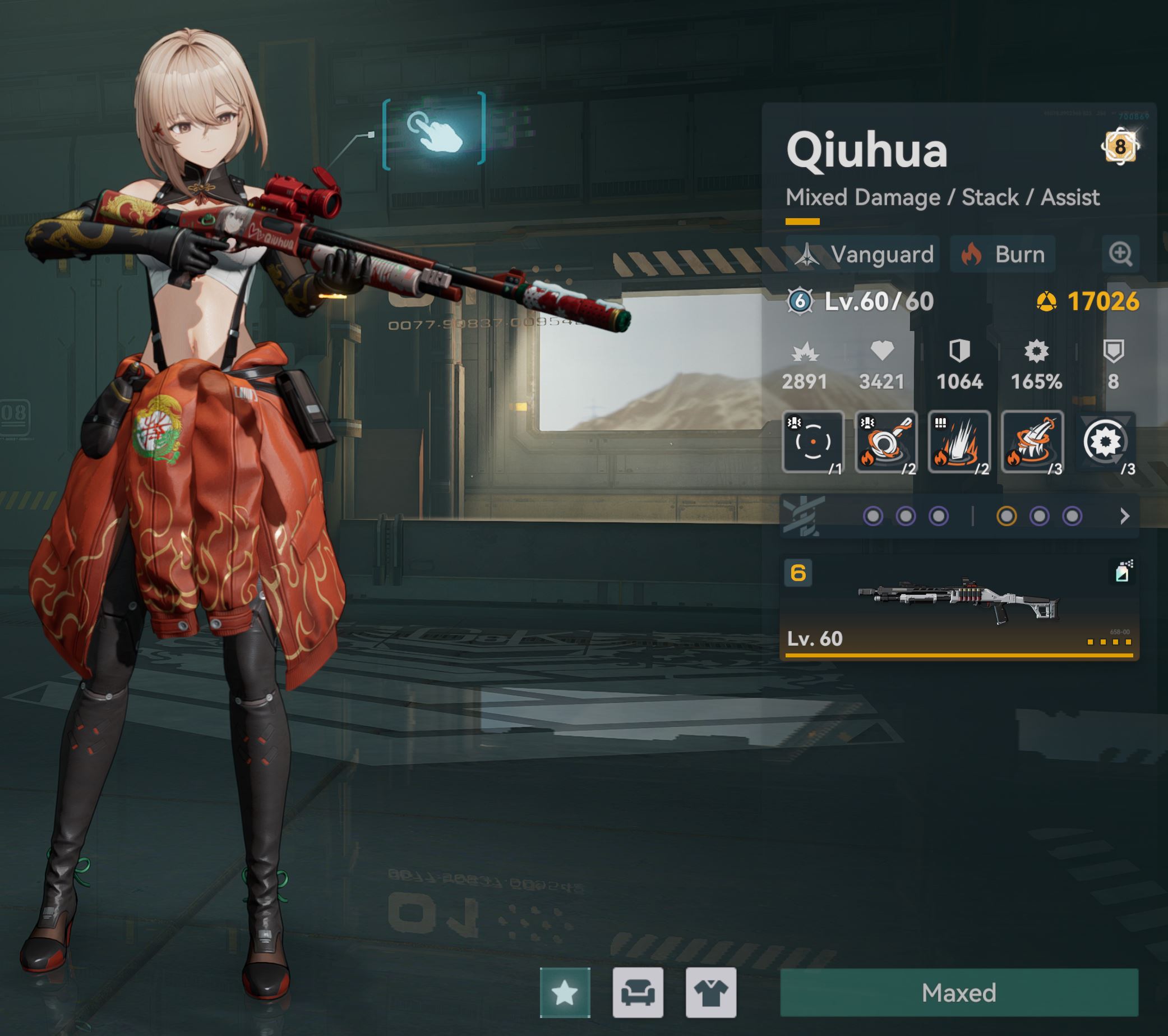Viewport: 1168px width, 1036px height.
Task: Open the crosshair targeting skill icon
Action: (813, 441)
